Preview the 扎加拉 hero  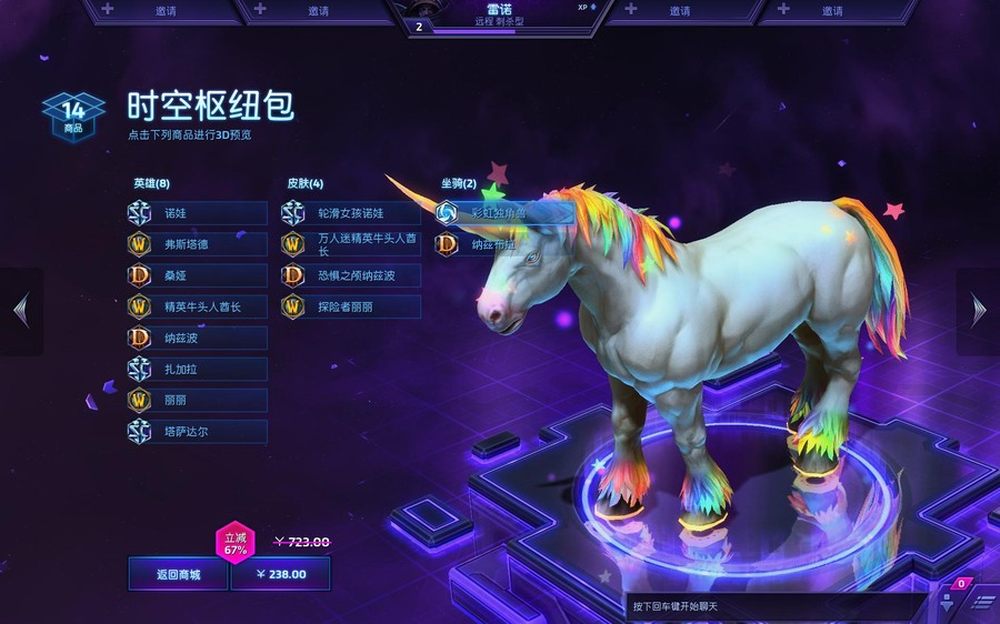point(198,369)
